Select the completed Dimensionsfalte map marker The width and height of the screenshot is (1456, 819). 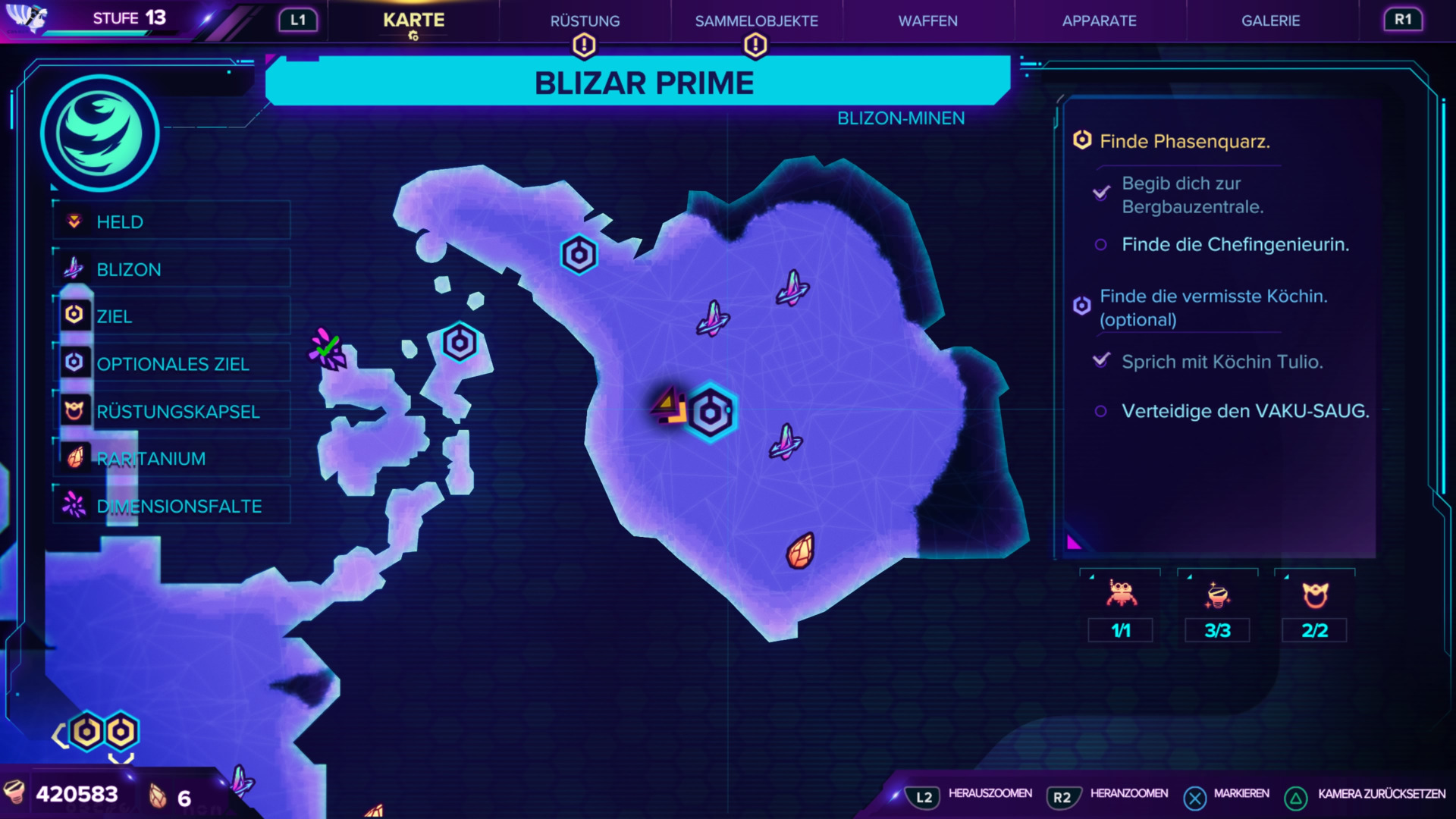[327, 349]
